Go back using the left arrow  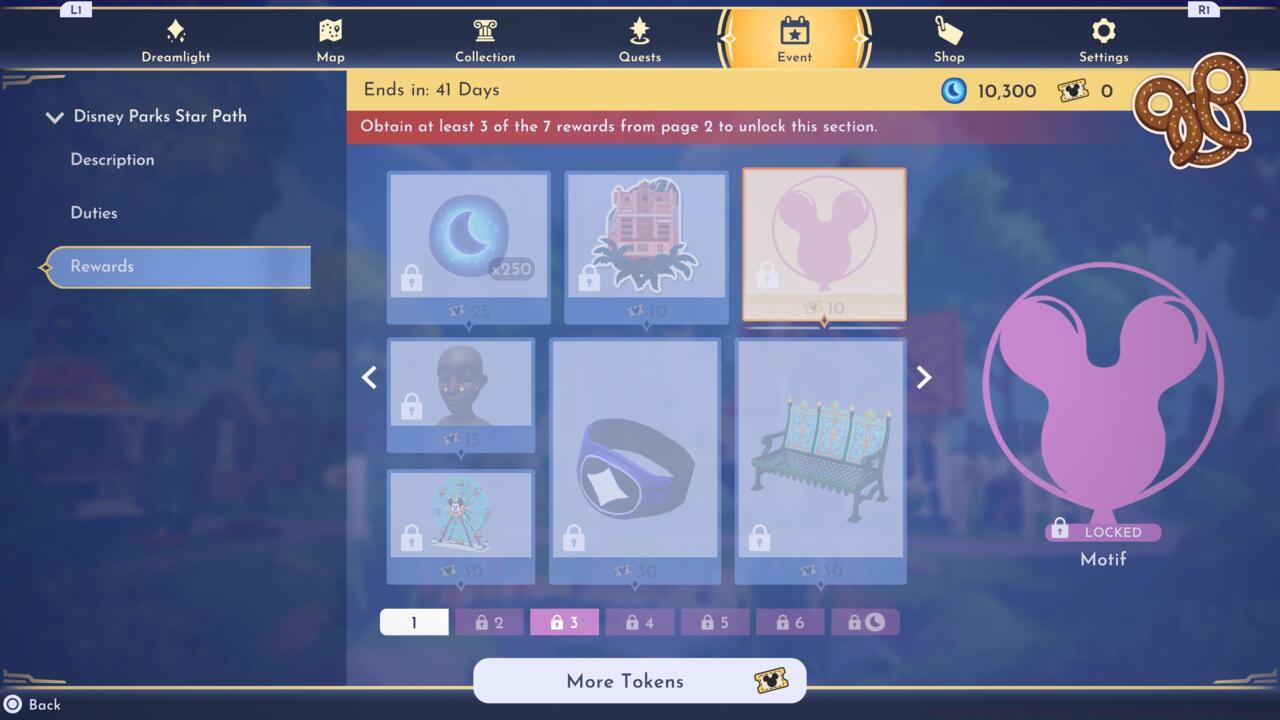tap(369, 377)
